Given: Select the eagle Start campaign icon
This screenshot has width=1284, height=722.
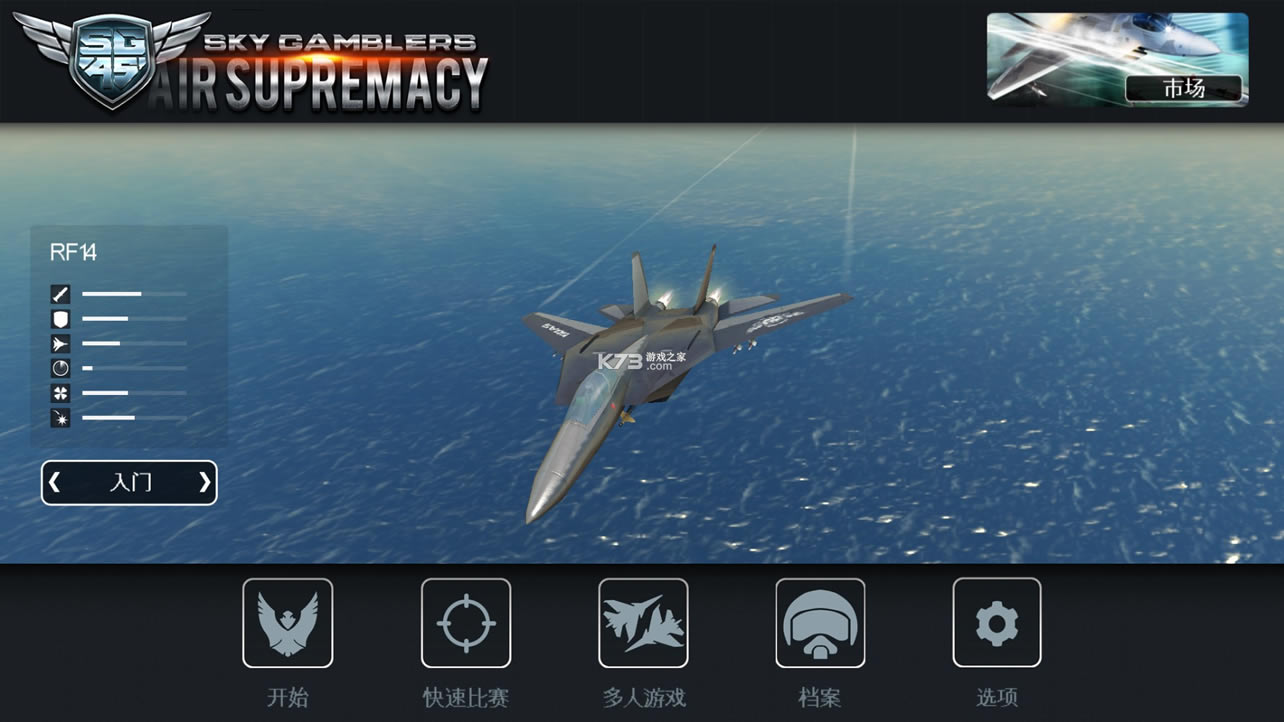Looking at the screenshot, I should [288, 622].
